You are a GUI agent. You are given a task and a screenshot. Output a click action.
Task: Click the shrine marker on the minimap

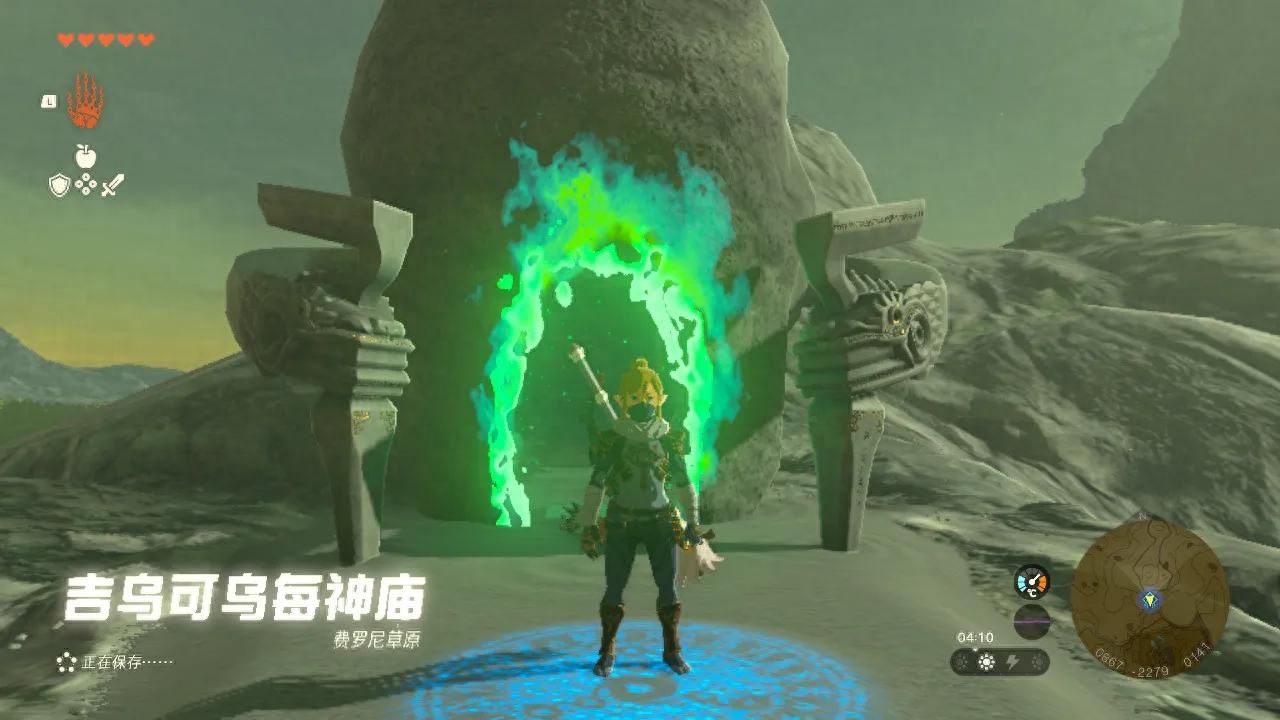coord(1150,601)
